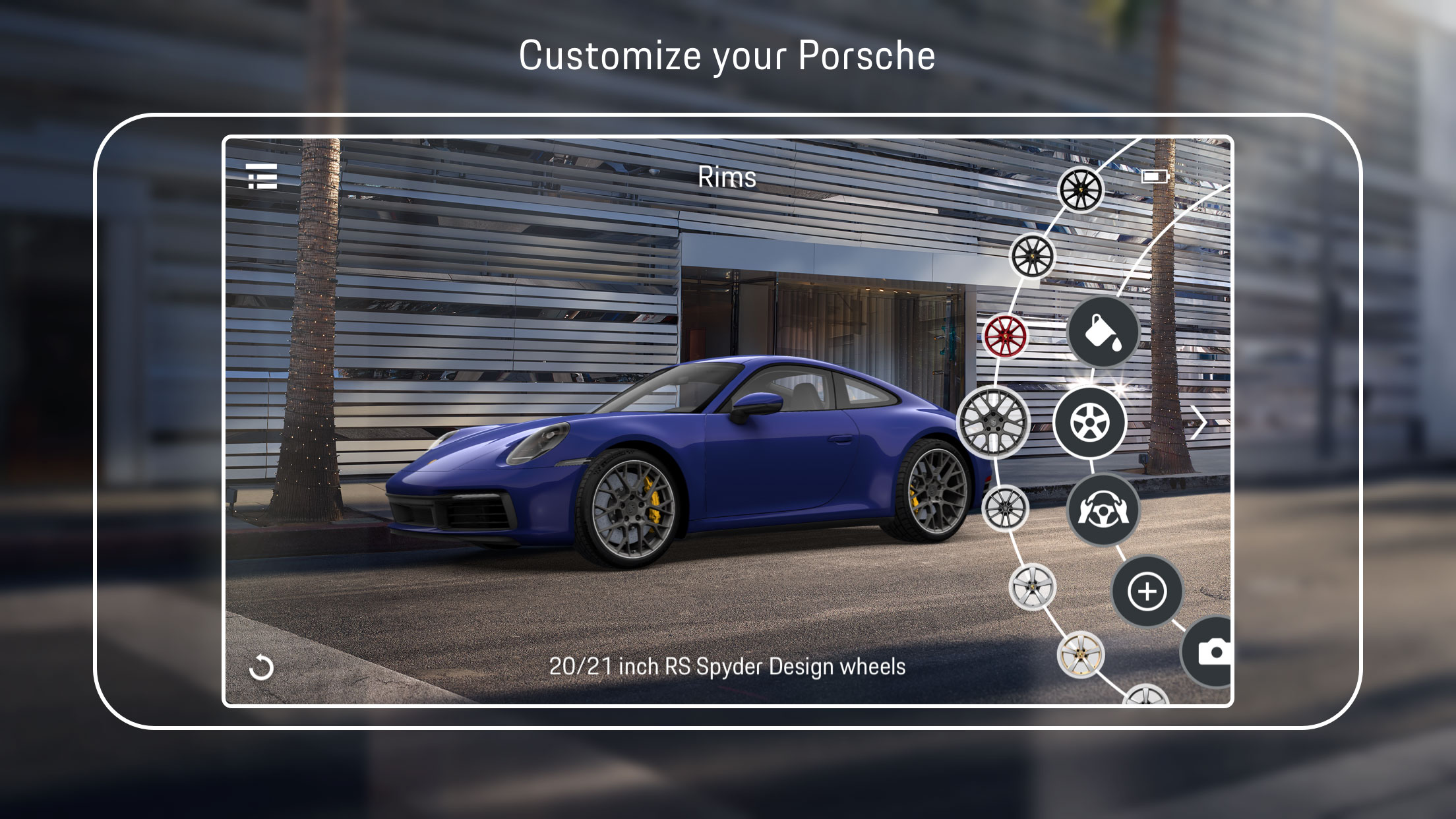Screen dimensions: 1456x819
Task: Reset the car view with the circular arrow
Action: pos(262,669)
